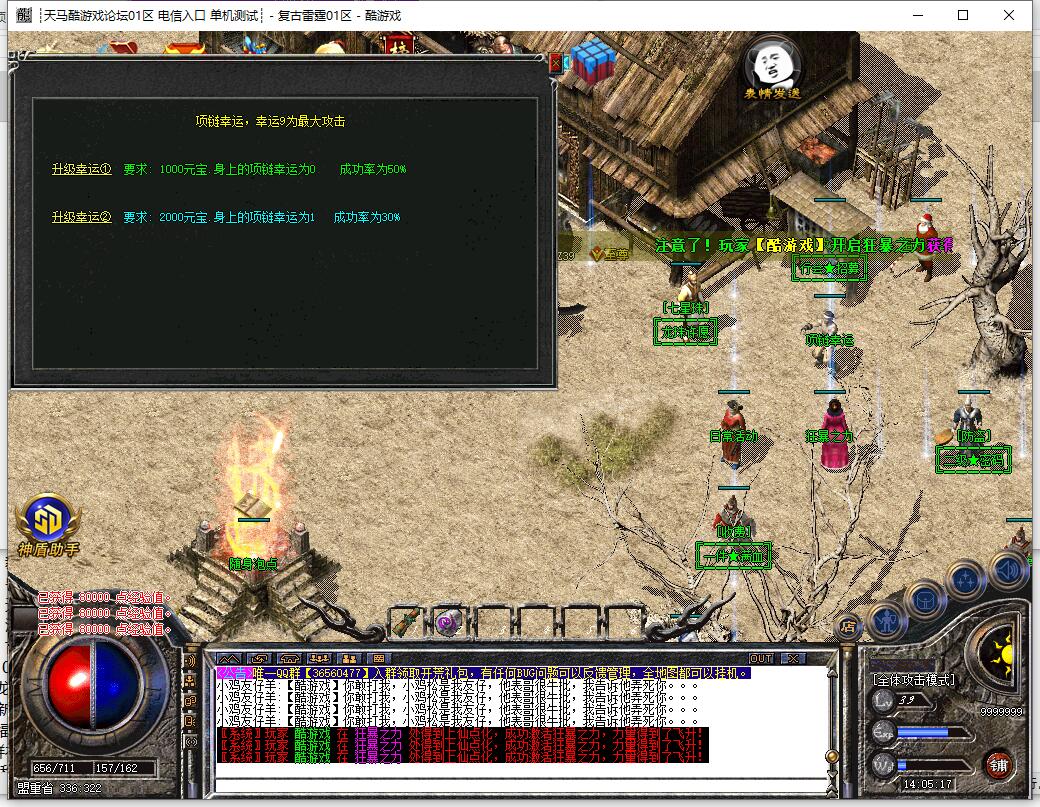Open the 表情发送 emoji sender
This screenshot has width=1040, height=807.
click(772, 68)
